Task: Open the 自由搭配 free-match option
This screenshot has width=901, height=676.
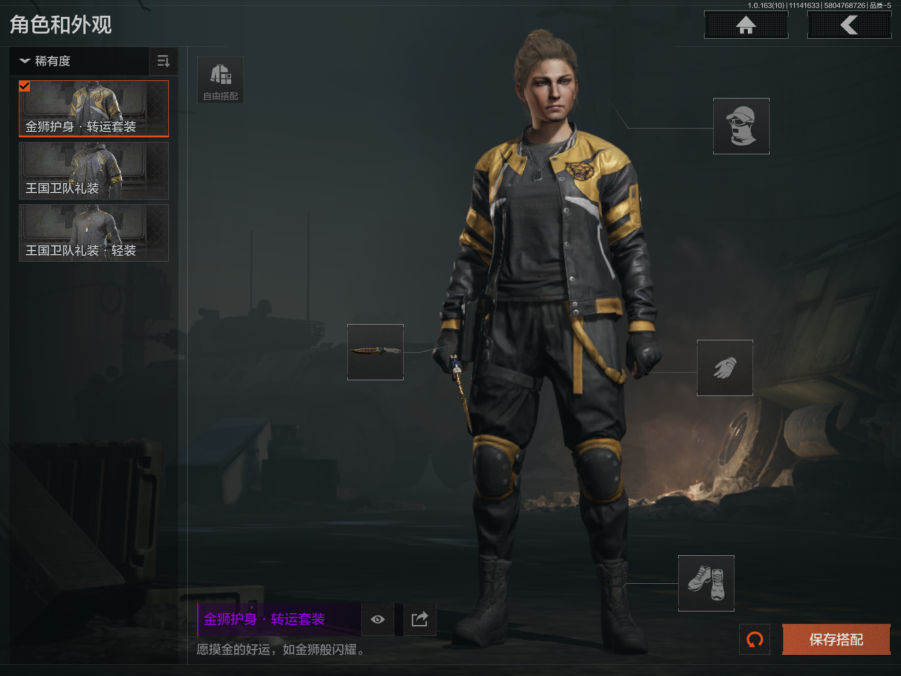Action: pyautogui.click(x=220, y=80)
